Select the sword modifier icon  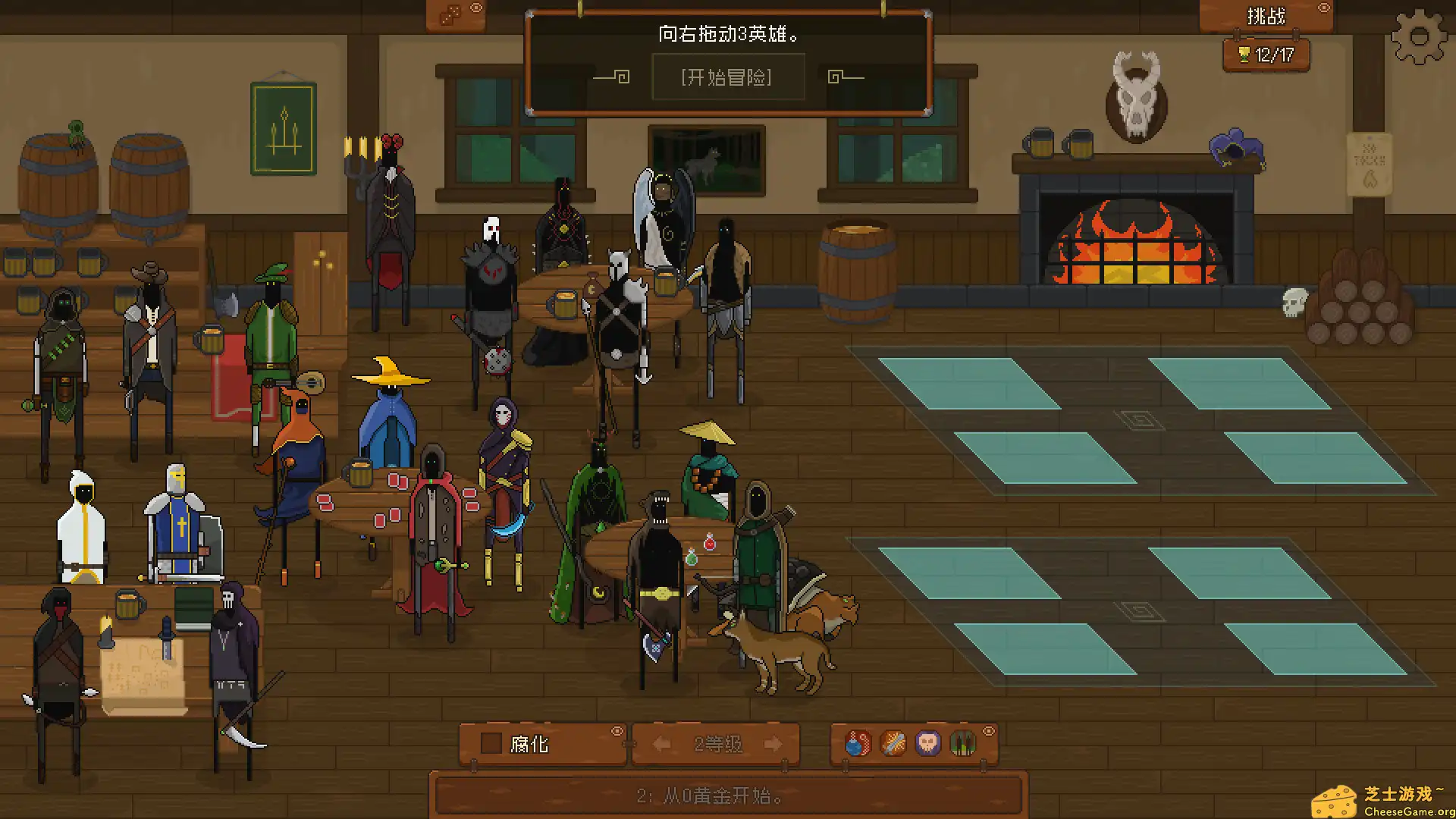click(x=893, y=743)
